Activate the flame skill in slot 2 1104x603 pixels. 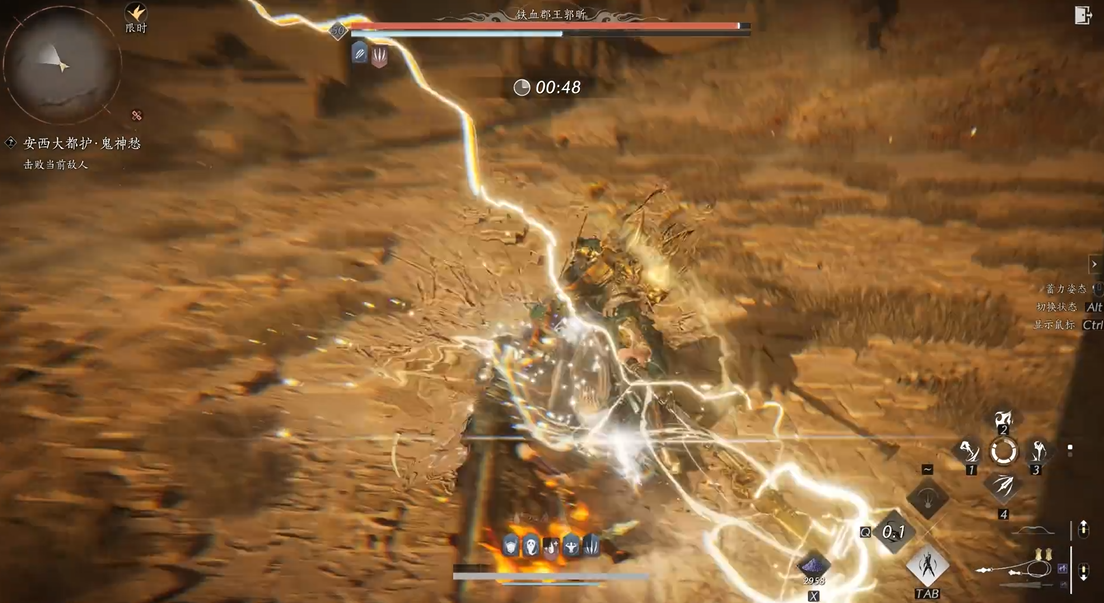click(x=1003, y=420)
